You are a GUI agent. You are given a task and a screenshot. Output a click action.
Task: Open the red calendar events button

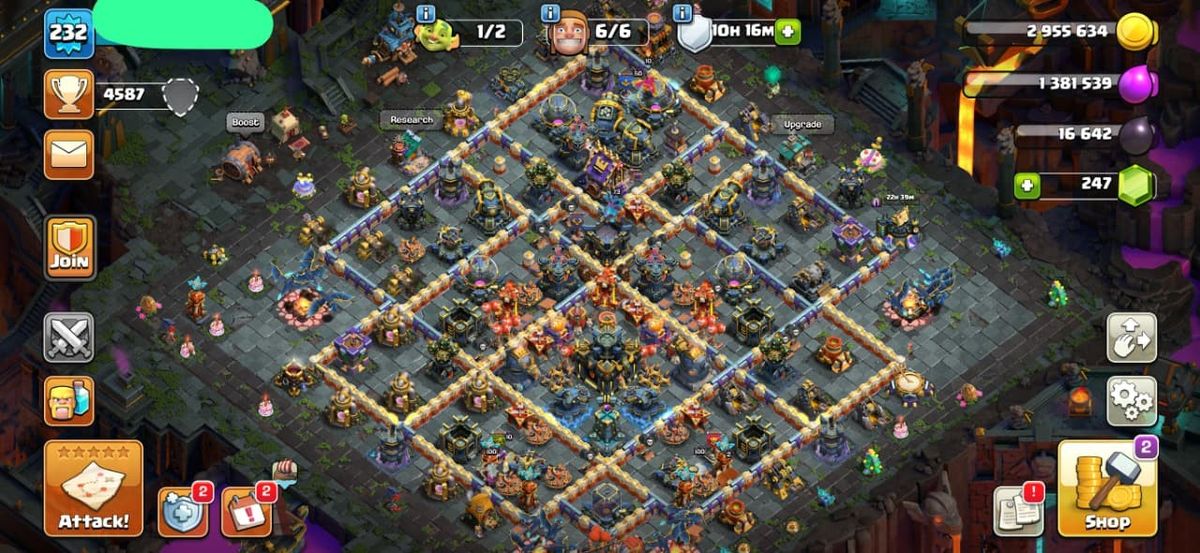pos(245,512)
